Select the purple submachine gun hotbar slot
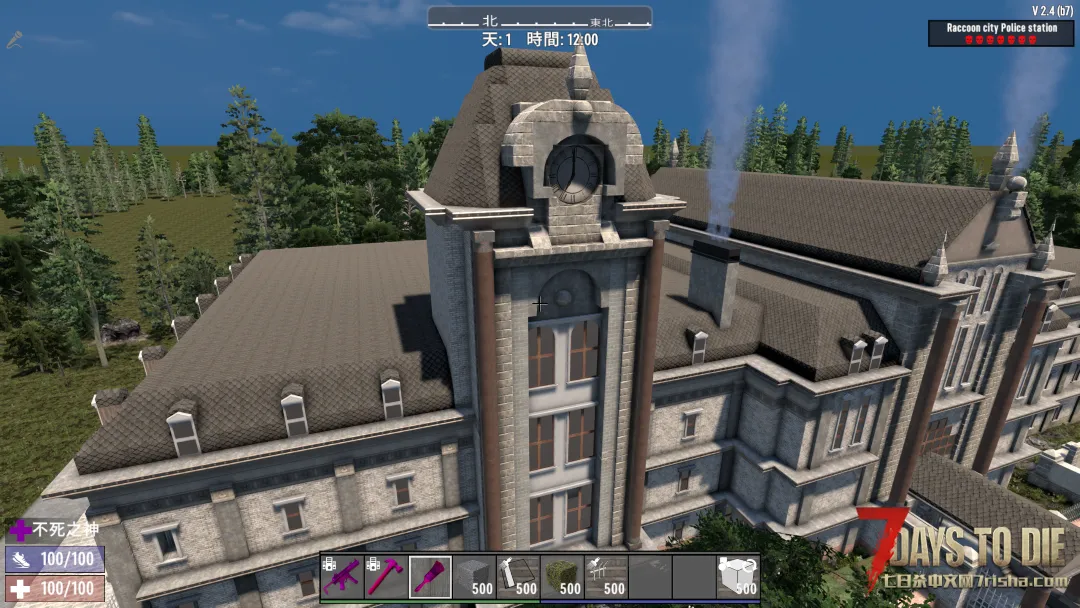 pos(341,577)
